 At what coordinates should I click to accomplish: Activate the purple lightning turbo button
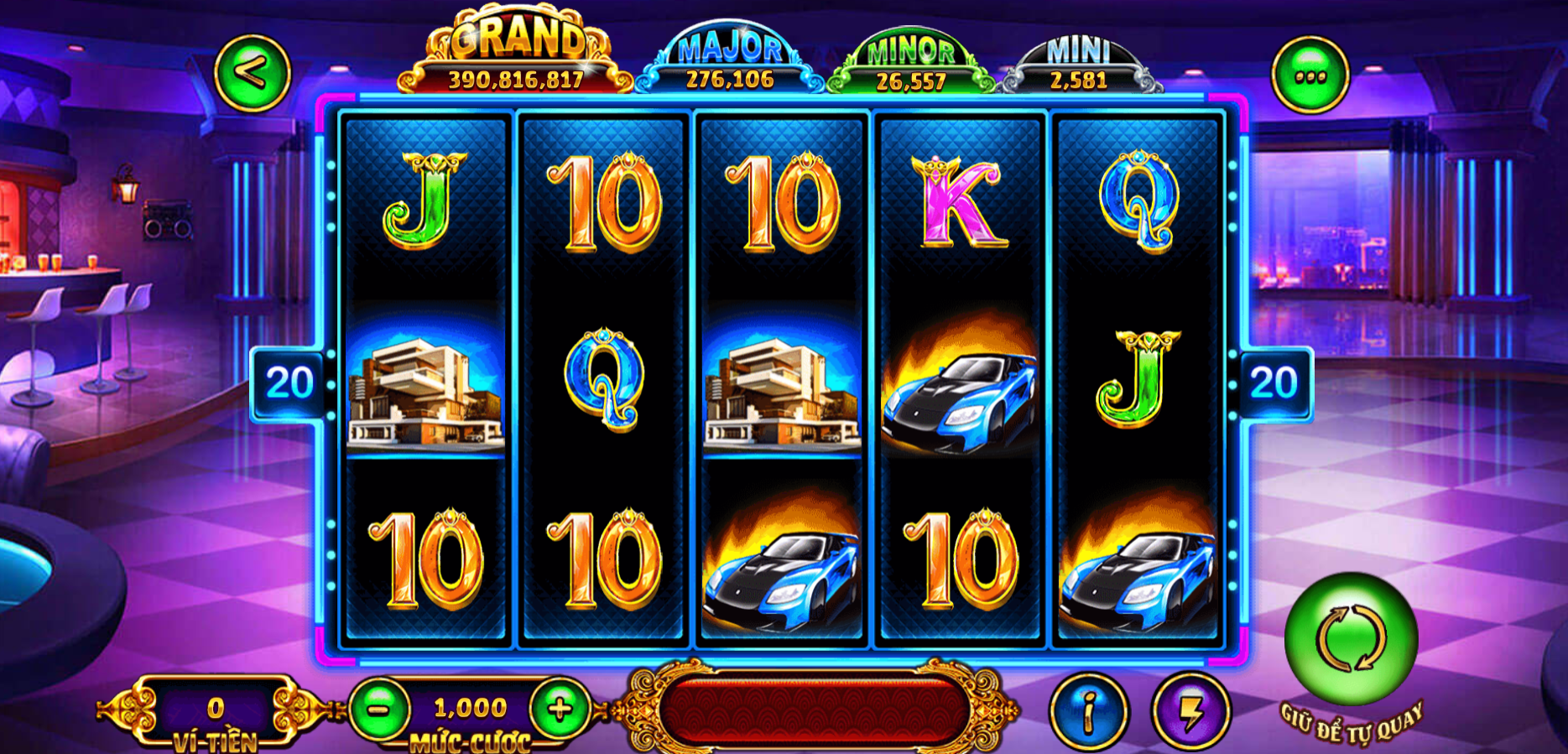coord(1190,711)
